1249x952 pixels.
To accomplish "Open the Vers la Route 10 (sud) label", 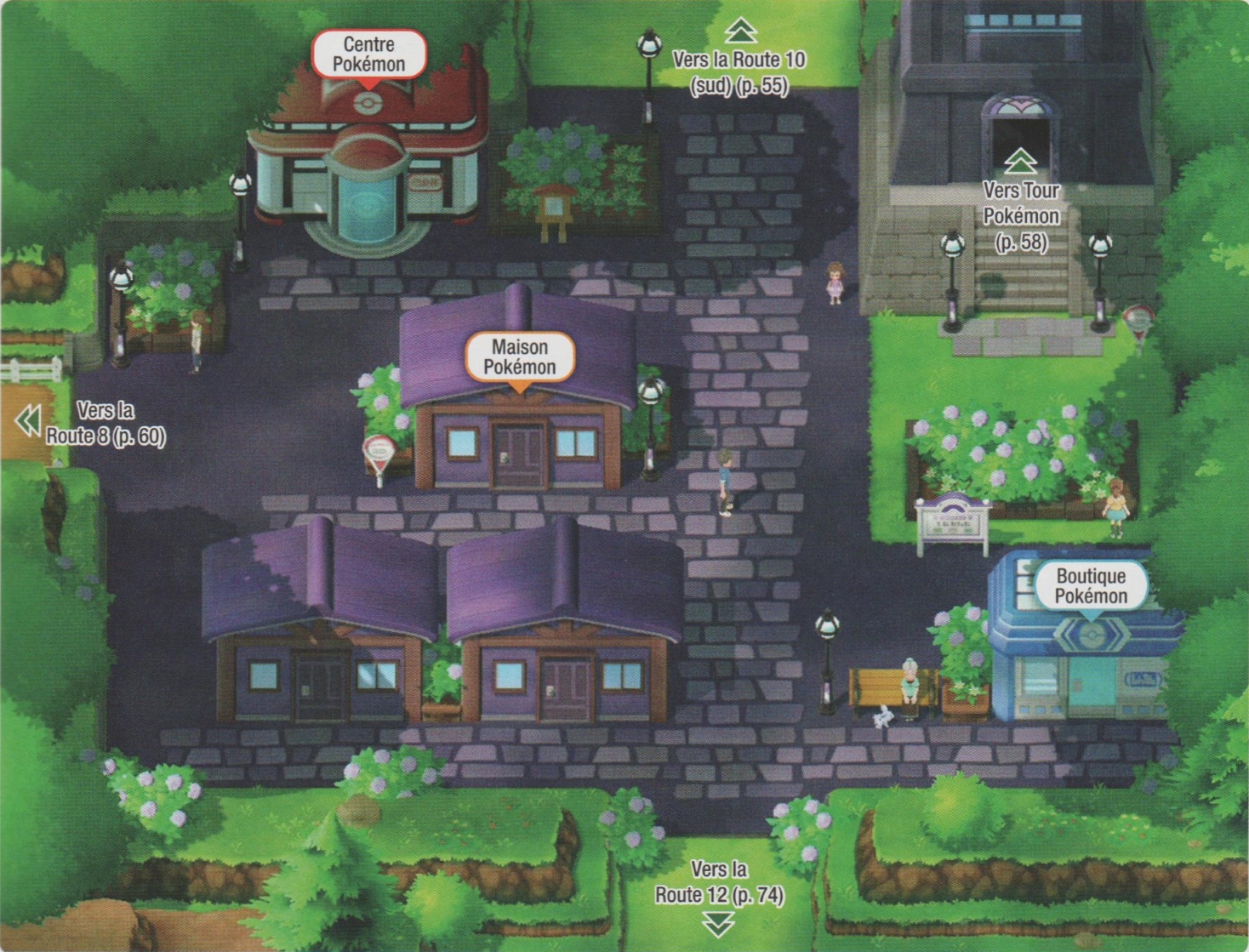I will [739, 72].
